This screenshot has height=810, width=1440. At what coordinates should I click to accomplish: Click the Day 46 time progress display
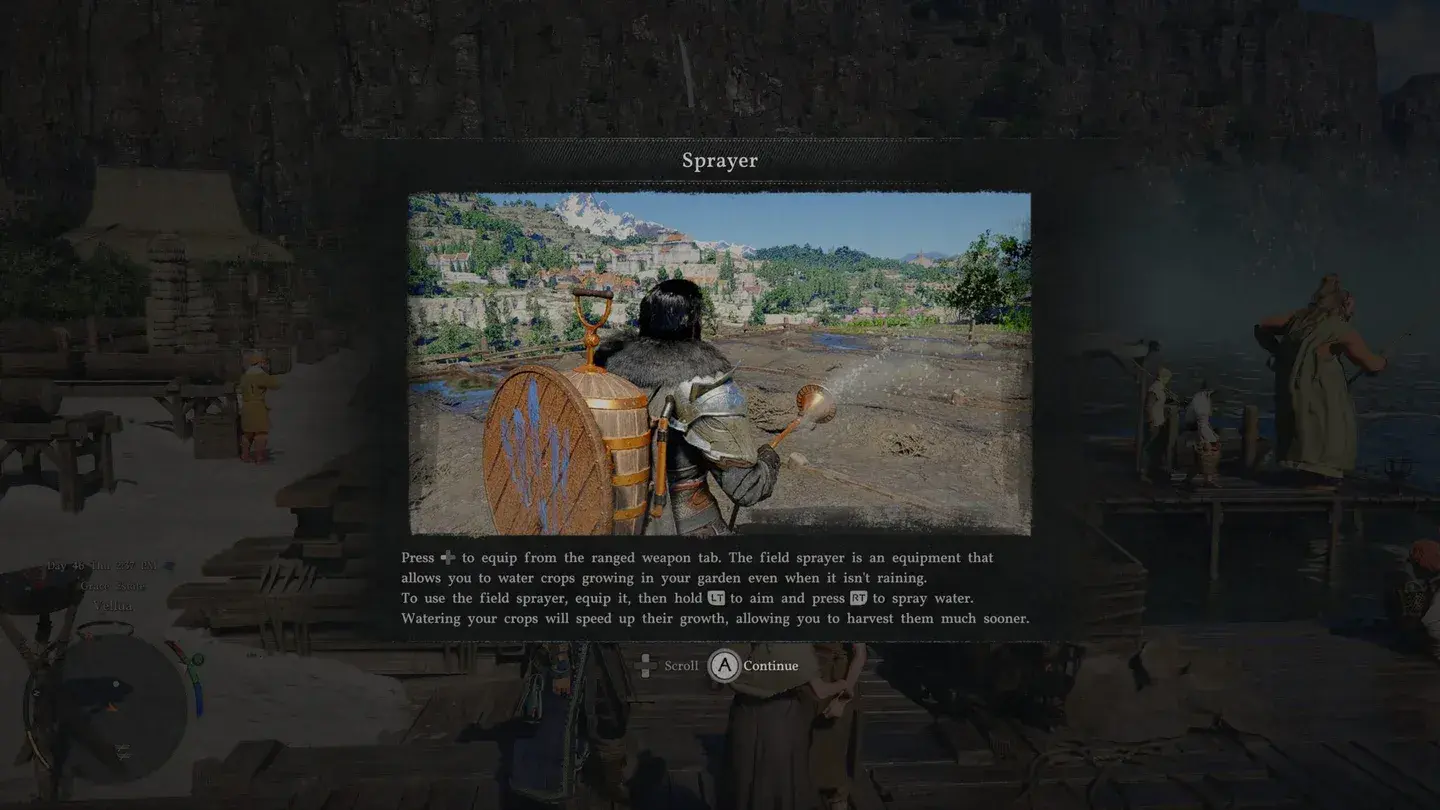(102, 566)
